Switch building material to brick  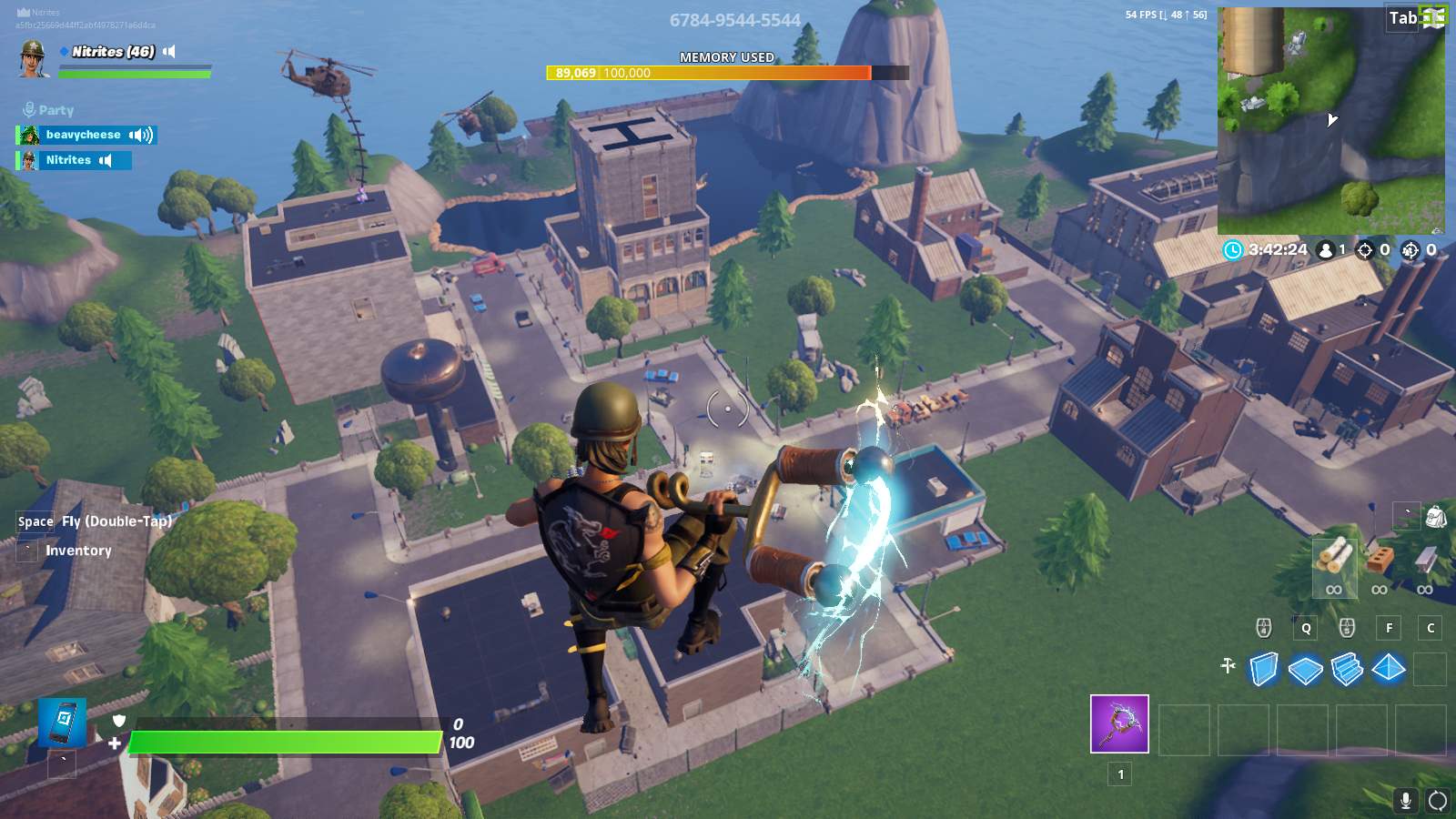coord(1380,557)
